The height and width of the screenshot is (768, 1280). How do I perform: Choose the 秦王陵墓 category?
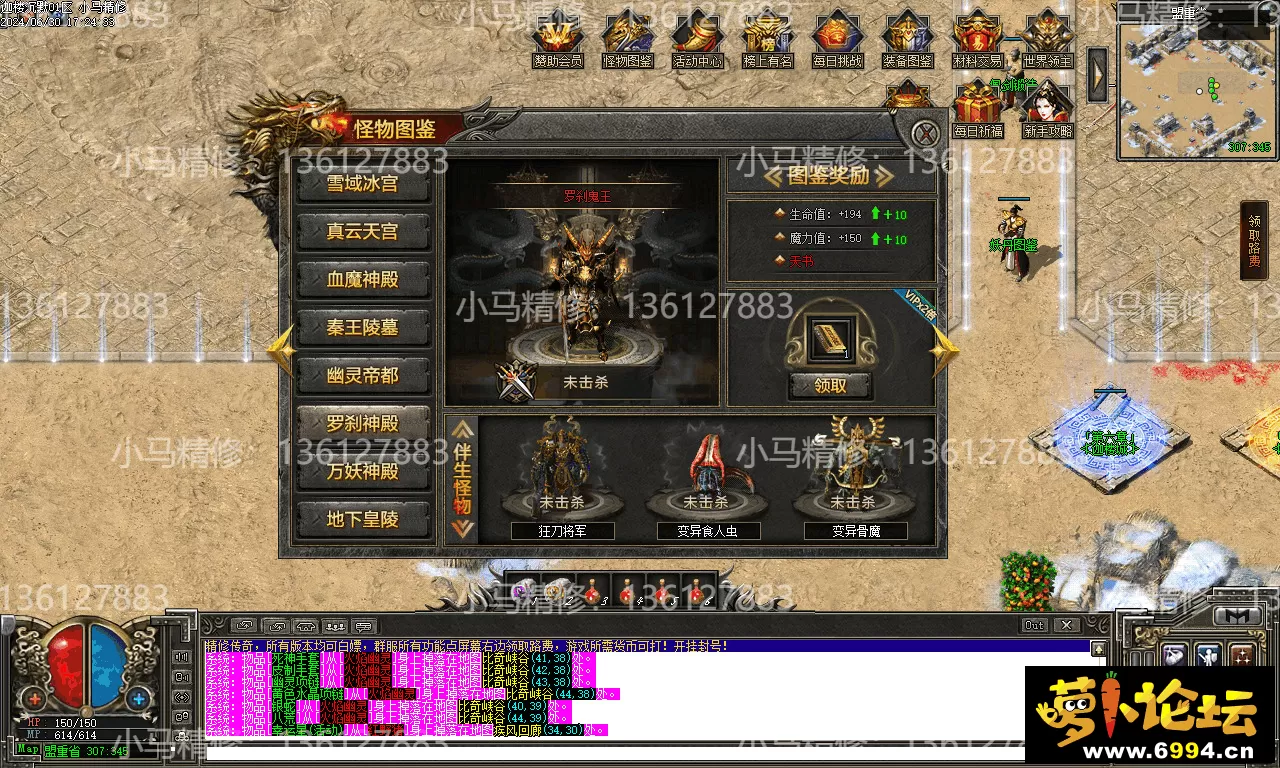pyautogui.click(x=363, y=328)
